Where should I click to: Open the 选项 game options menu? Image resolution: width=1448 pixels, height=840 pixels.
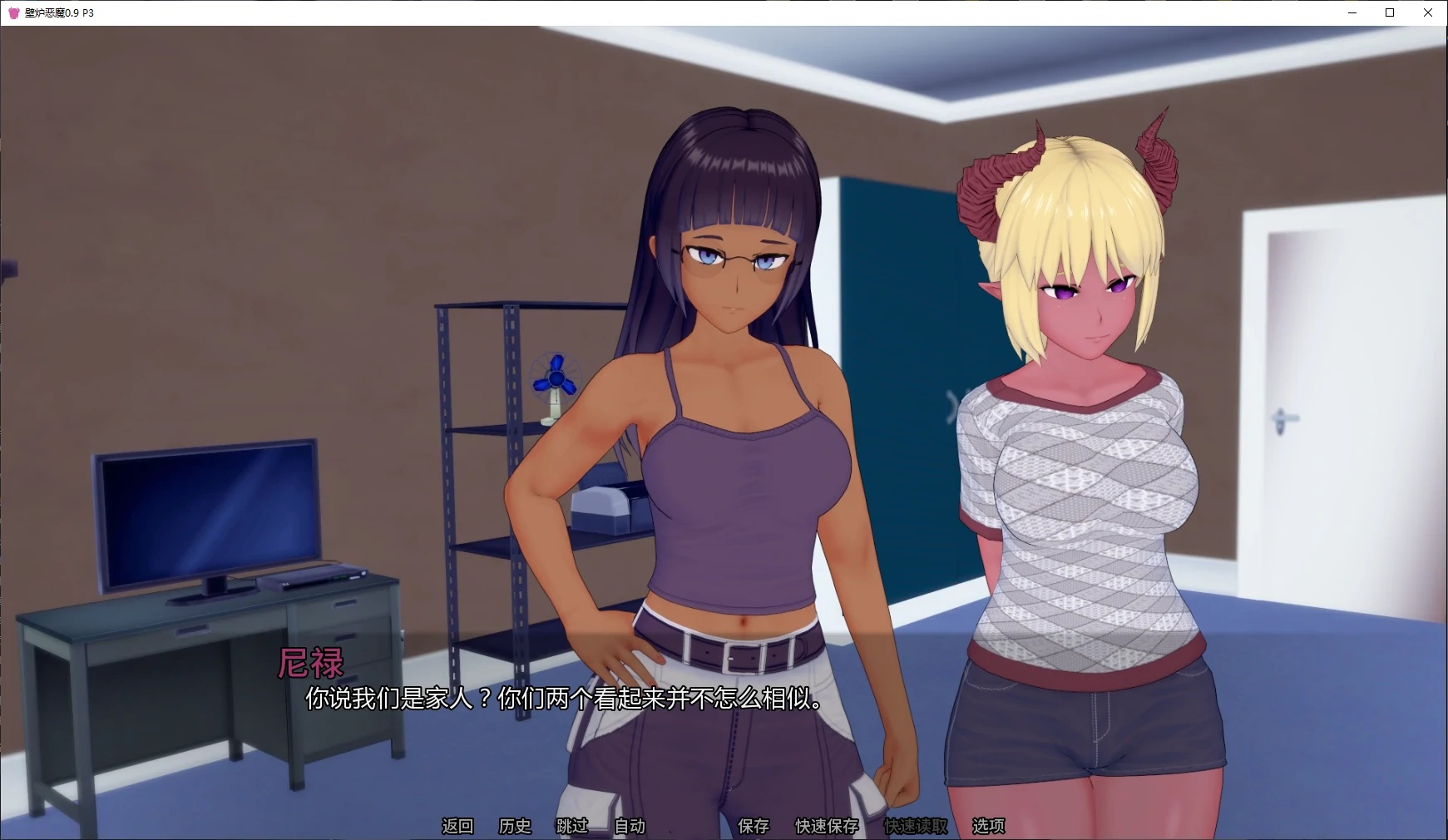pos(989,827)
